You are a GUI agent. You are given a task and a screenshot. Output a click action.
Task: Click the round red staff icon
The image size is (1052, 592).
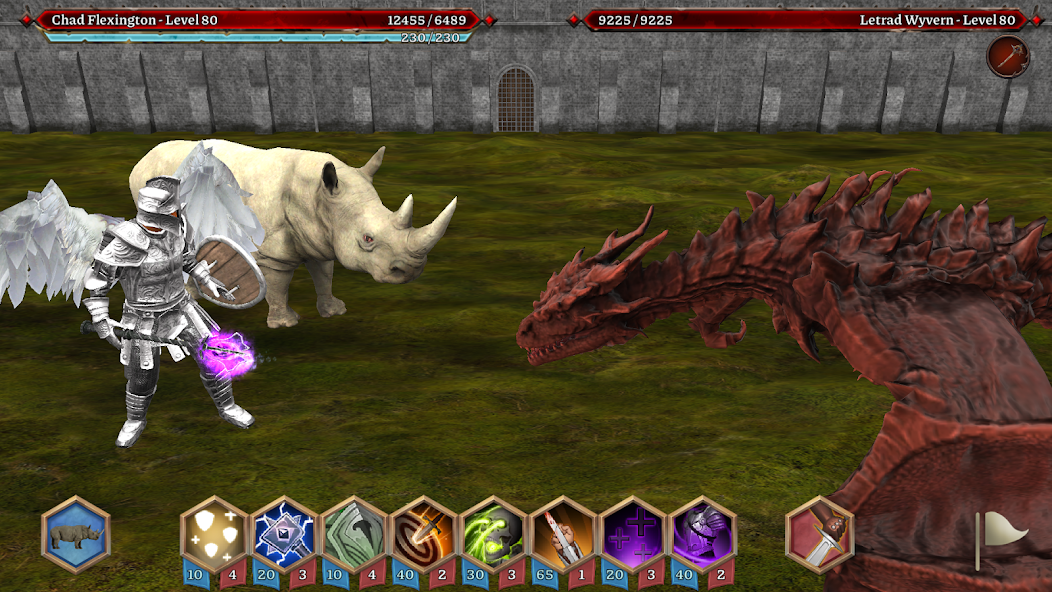click(1006, 57)
